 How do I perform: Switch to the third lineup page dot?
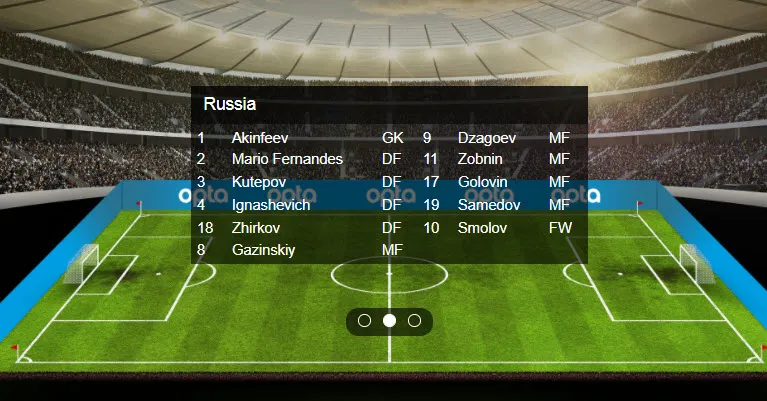pyautogui.click(x=414, y=320)
